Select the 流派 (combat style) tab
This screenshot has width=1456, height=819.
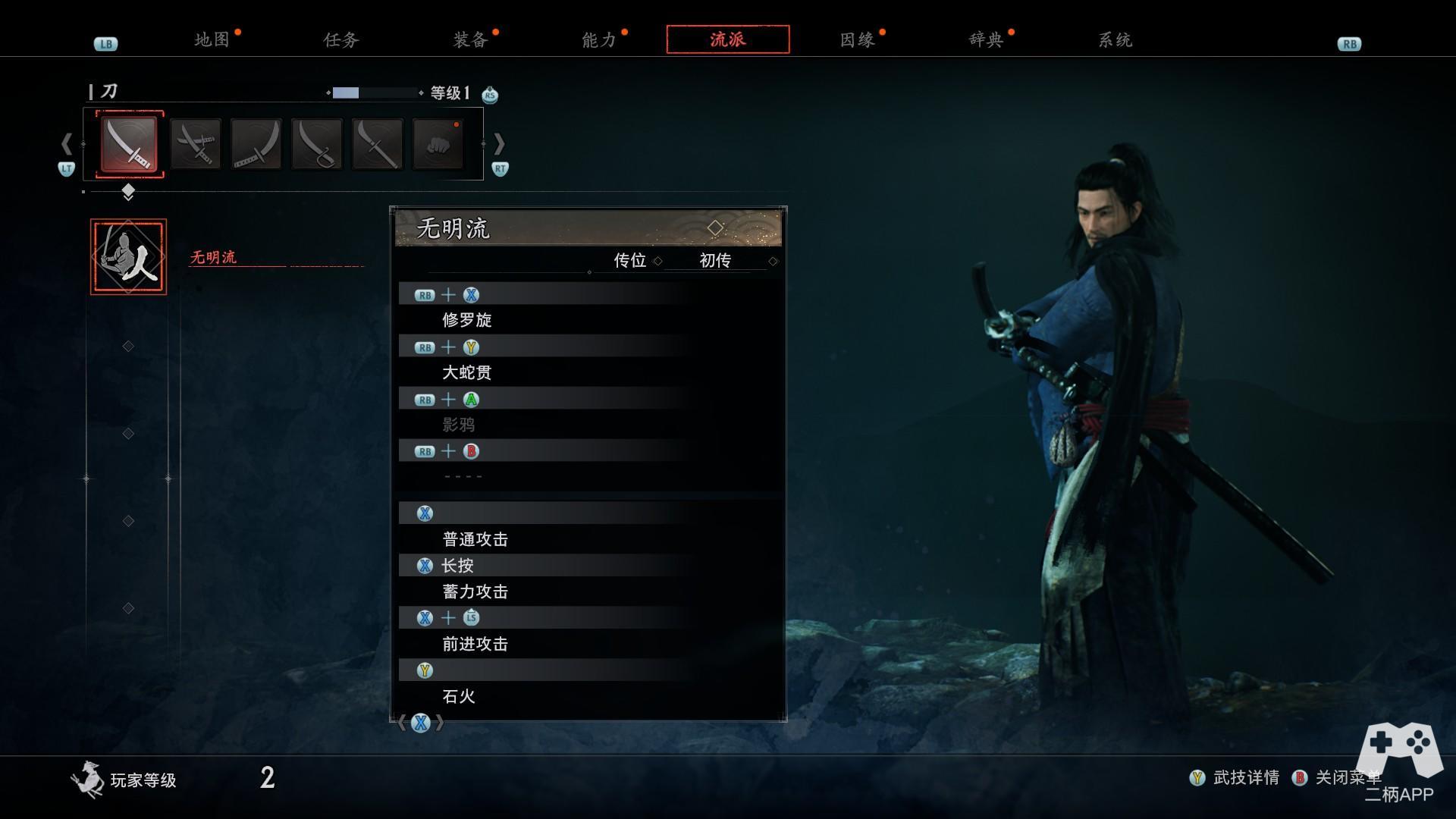pyautogui.click(x=727, y=39)
